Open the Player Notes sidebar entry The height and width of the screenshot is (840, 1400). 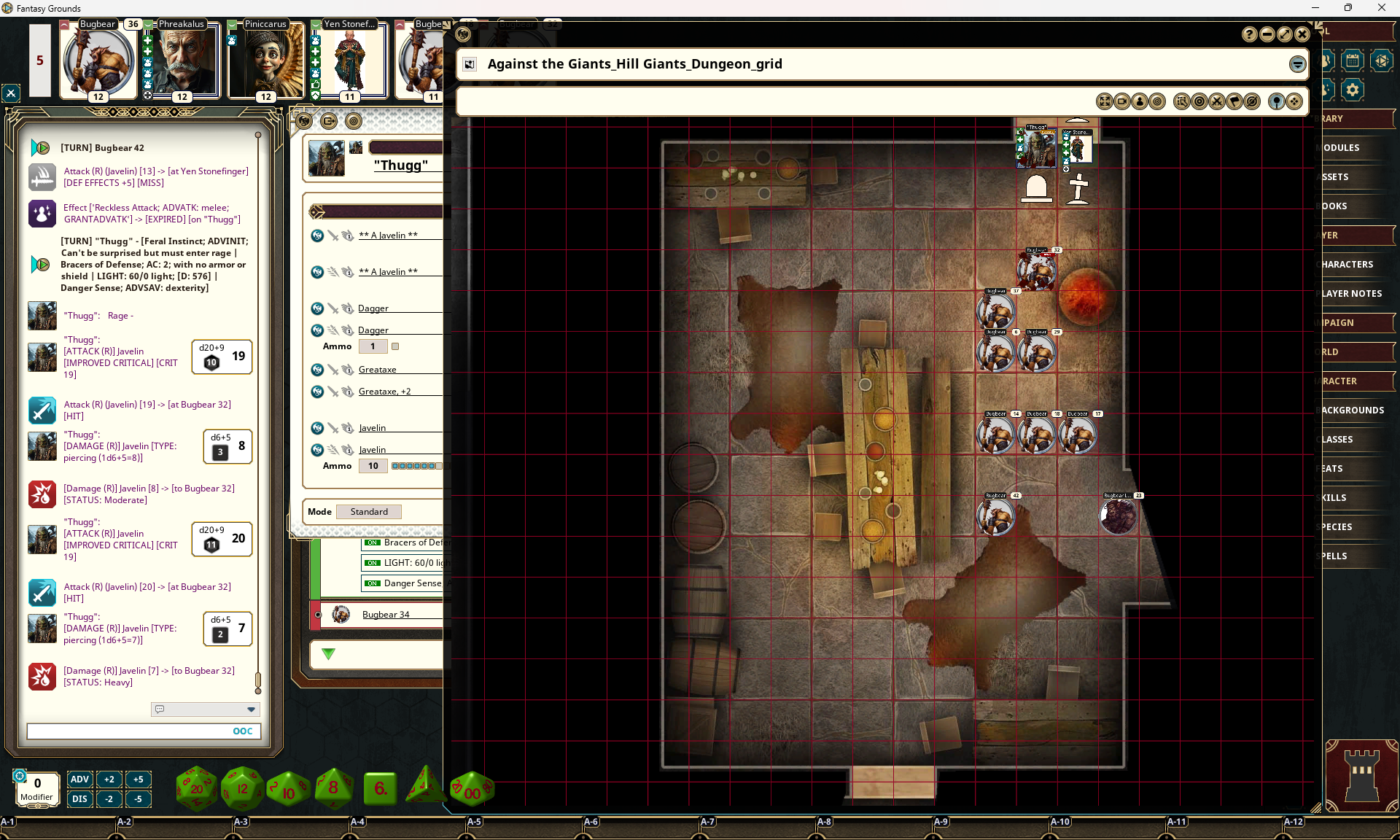pos(1352,294)
